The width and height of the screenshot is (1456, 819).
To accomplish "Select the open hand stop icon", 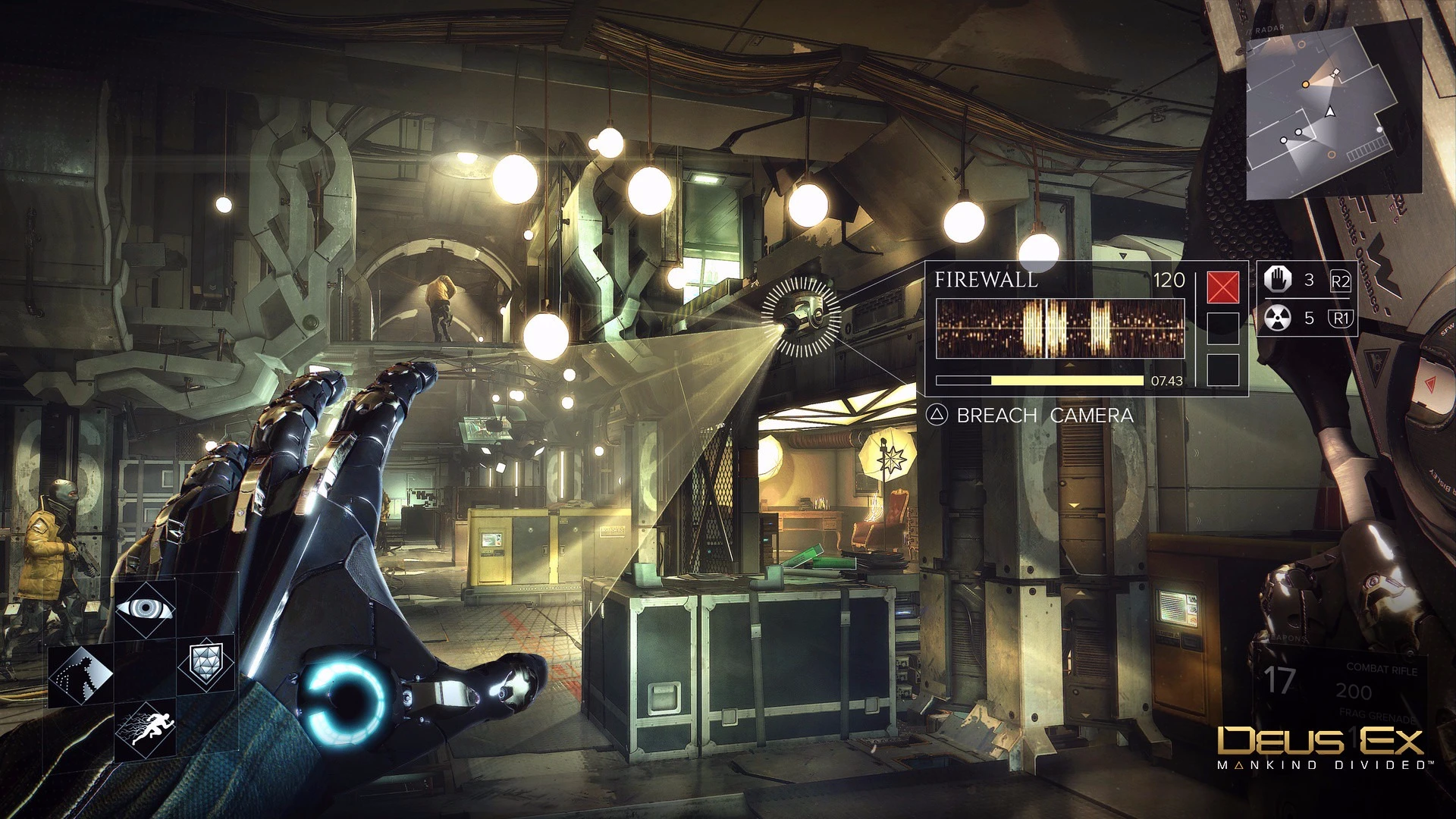I will tap(1278, 280).
